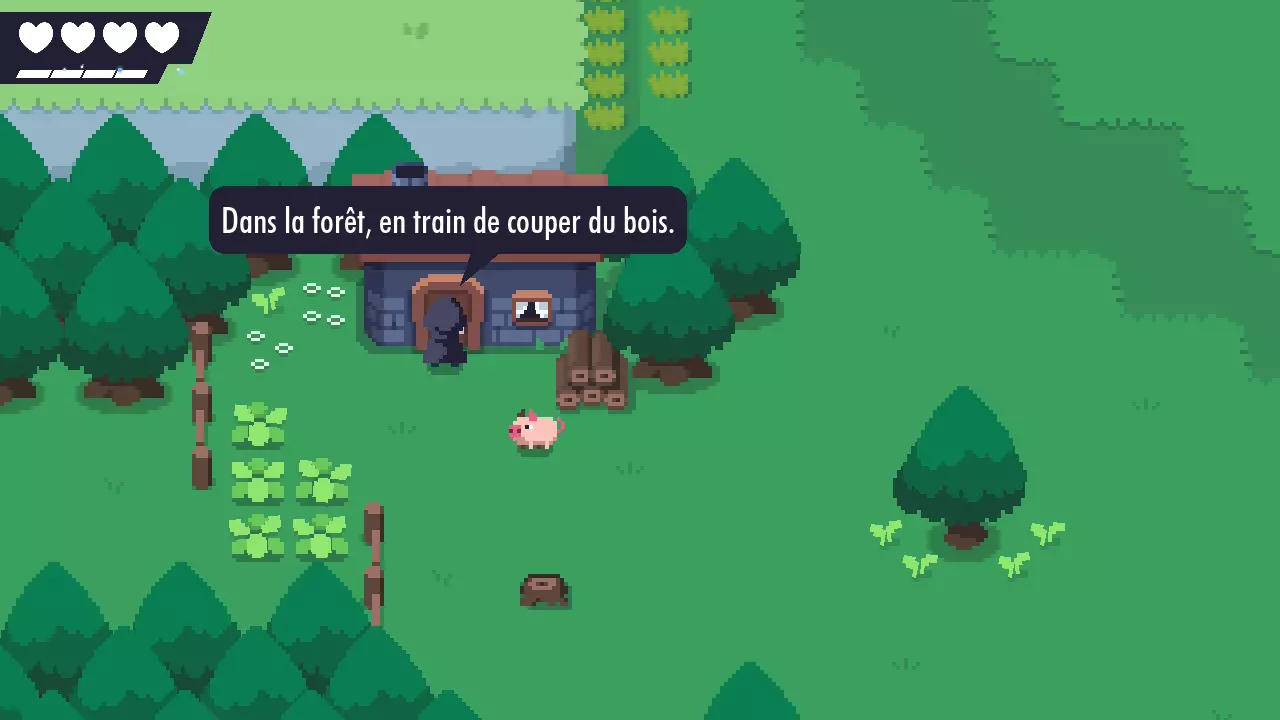Click the "Dans la forêt" speech bubble

[447, 221]
